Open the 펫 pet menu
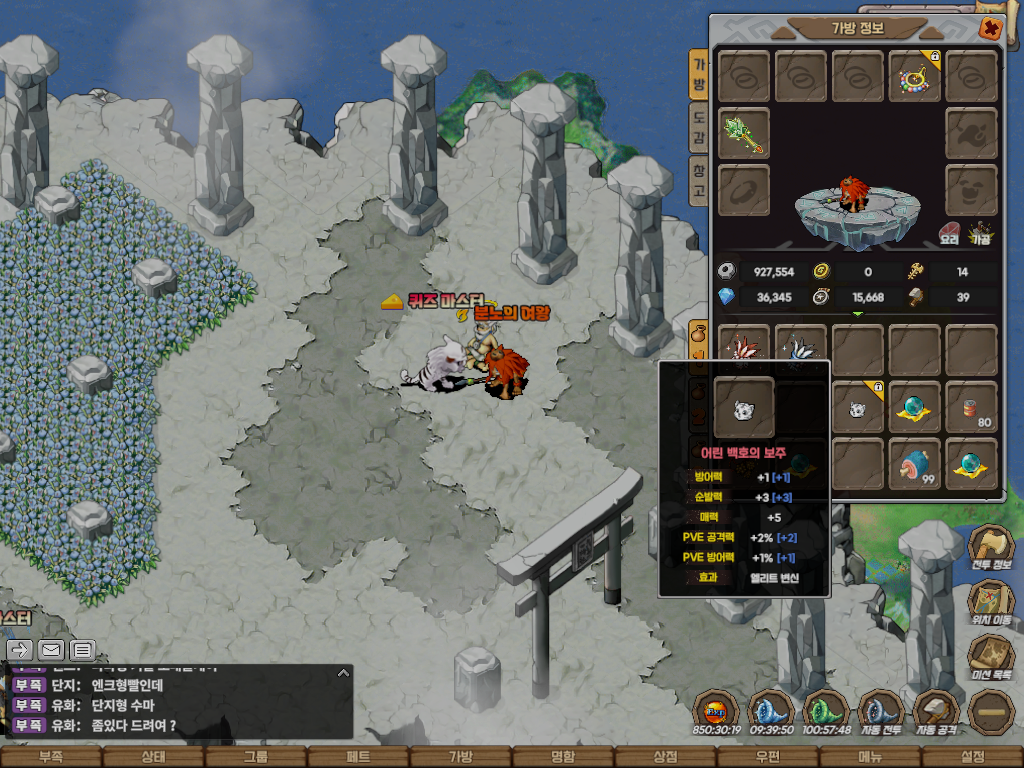Screen dimensions: 1024x768 (x=357, y=757)
